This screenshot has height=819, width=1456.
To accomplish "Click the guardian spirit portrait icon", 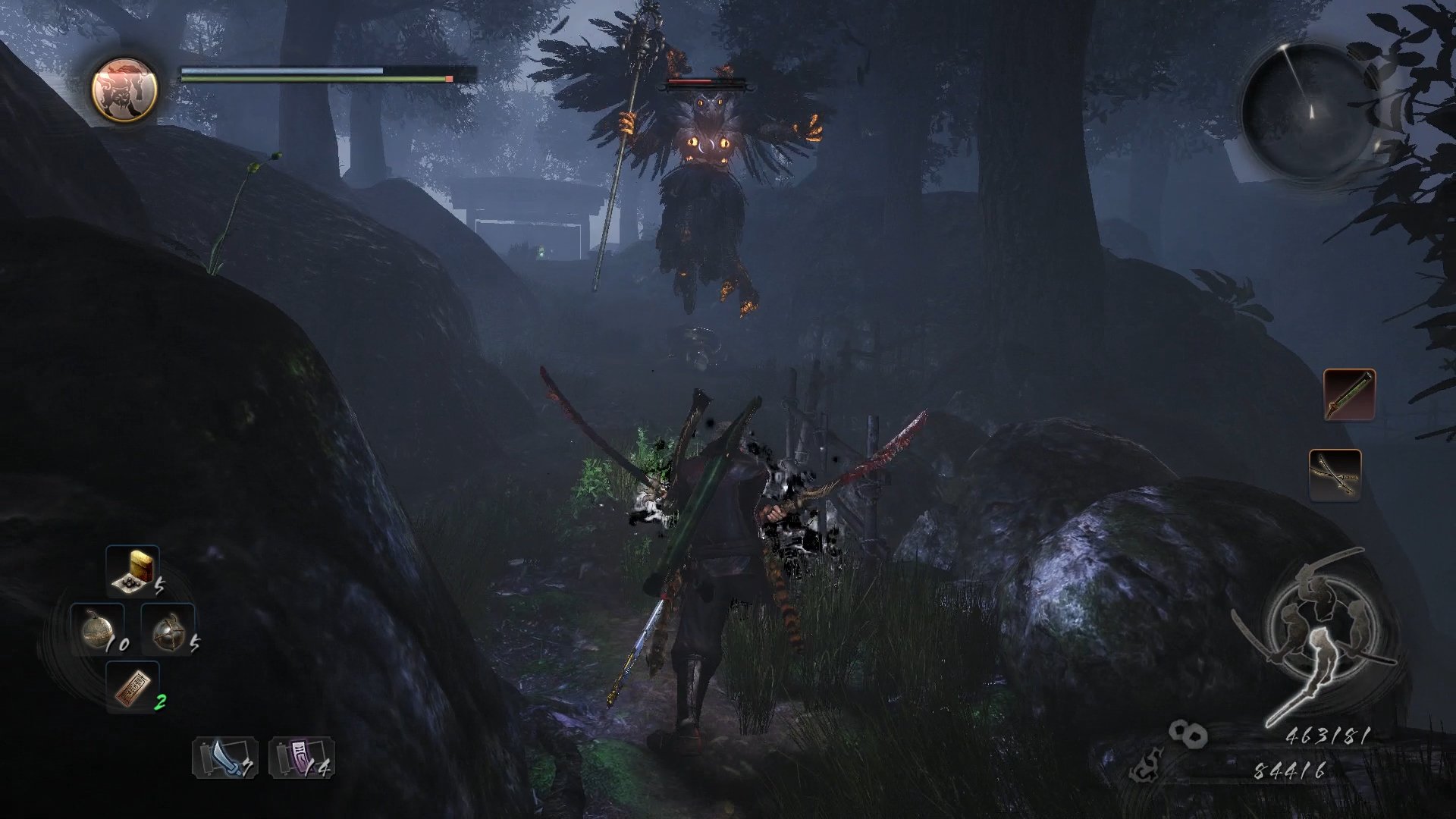I will pos(124,89).
